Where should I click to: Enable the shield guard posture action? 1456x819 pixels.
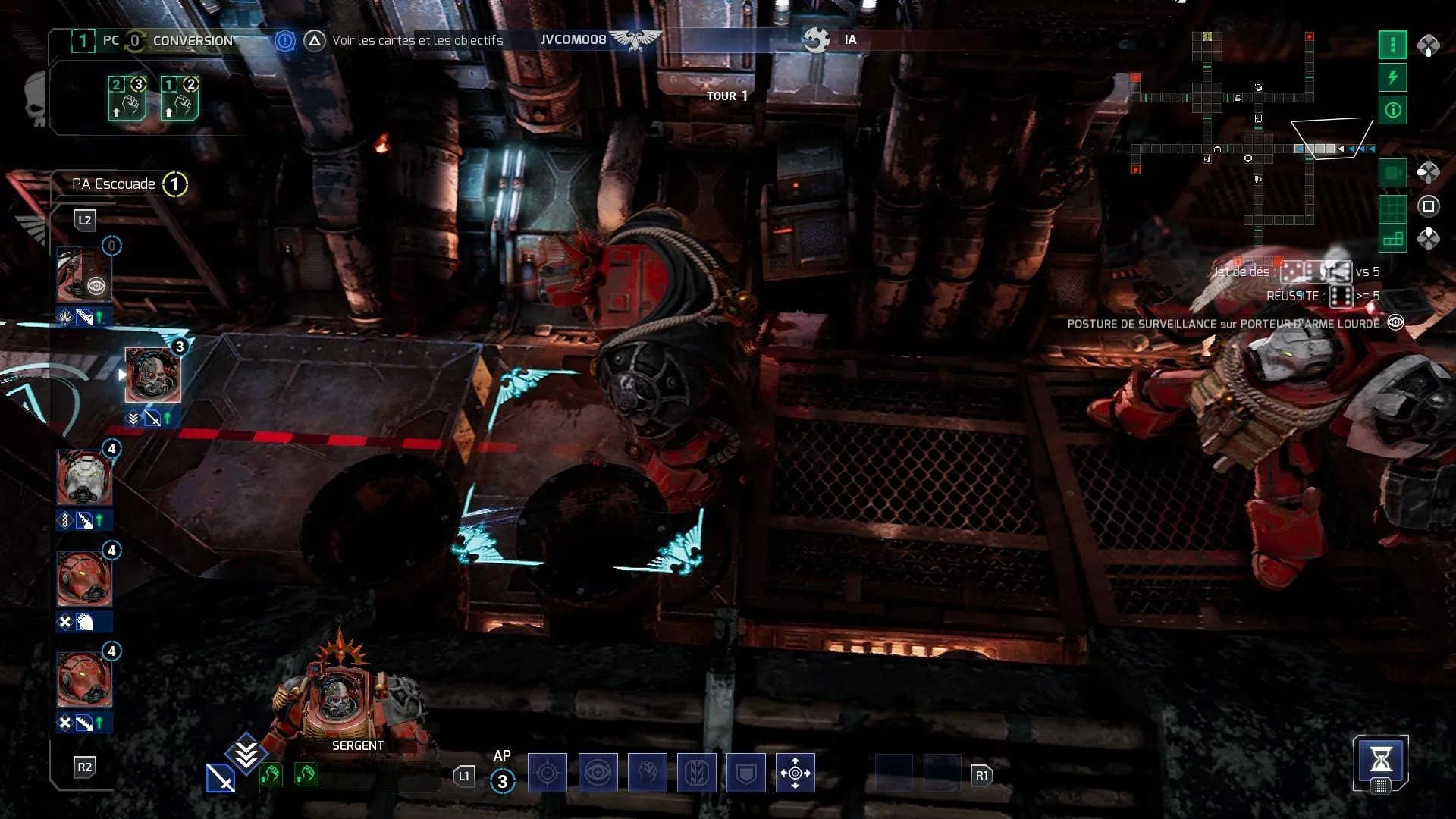coord(746,773)
